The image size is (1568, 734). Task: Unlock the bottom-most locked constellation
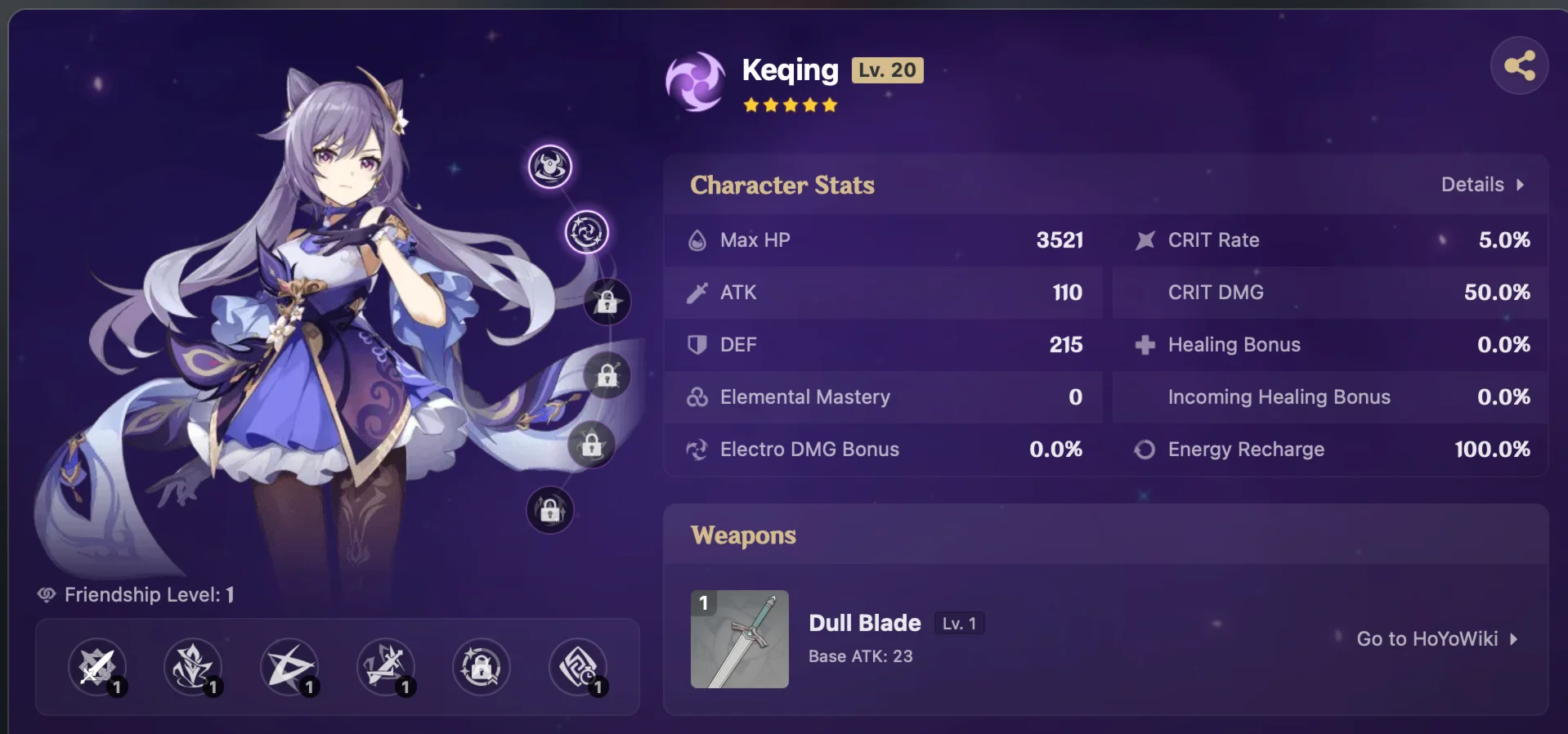(550, 510)
